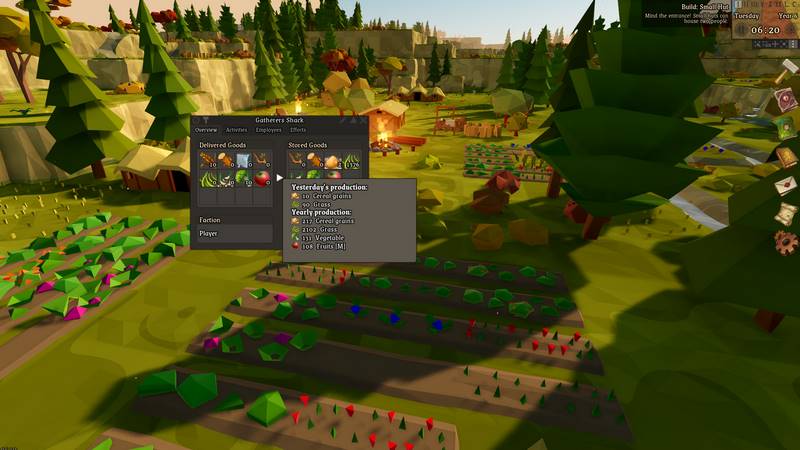
Task: Select the red apple in Delivered Goods
Action: pyautogui.click(x=263, y=178)
